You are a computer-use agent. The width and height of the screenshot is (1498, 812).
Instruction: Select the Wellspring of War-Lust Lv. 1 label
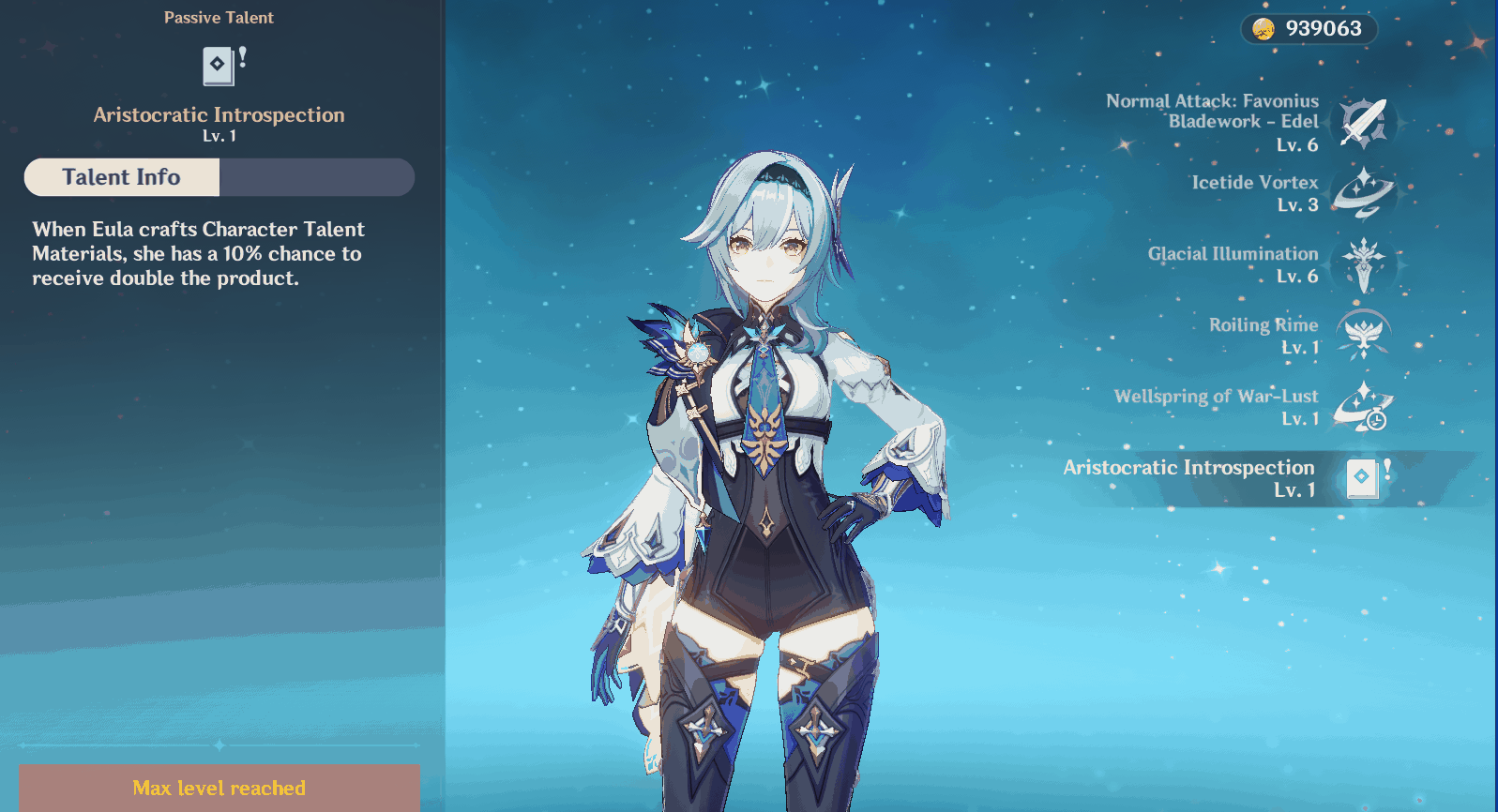tap(1300, 419)
